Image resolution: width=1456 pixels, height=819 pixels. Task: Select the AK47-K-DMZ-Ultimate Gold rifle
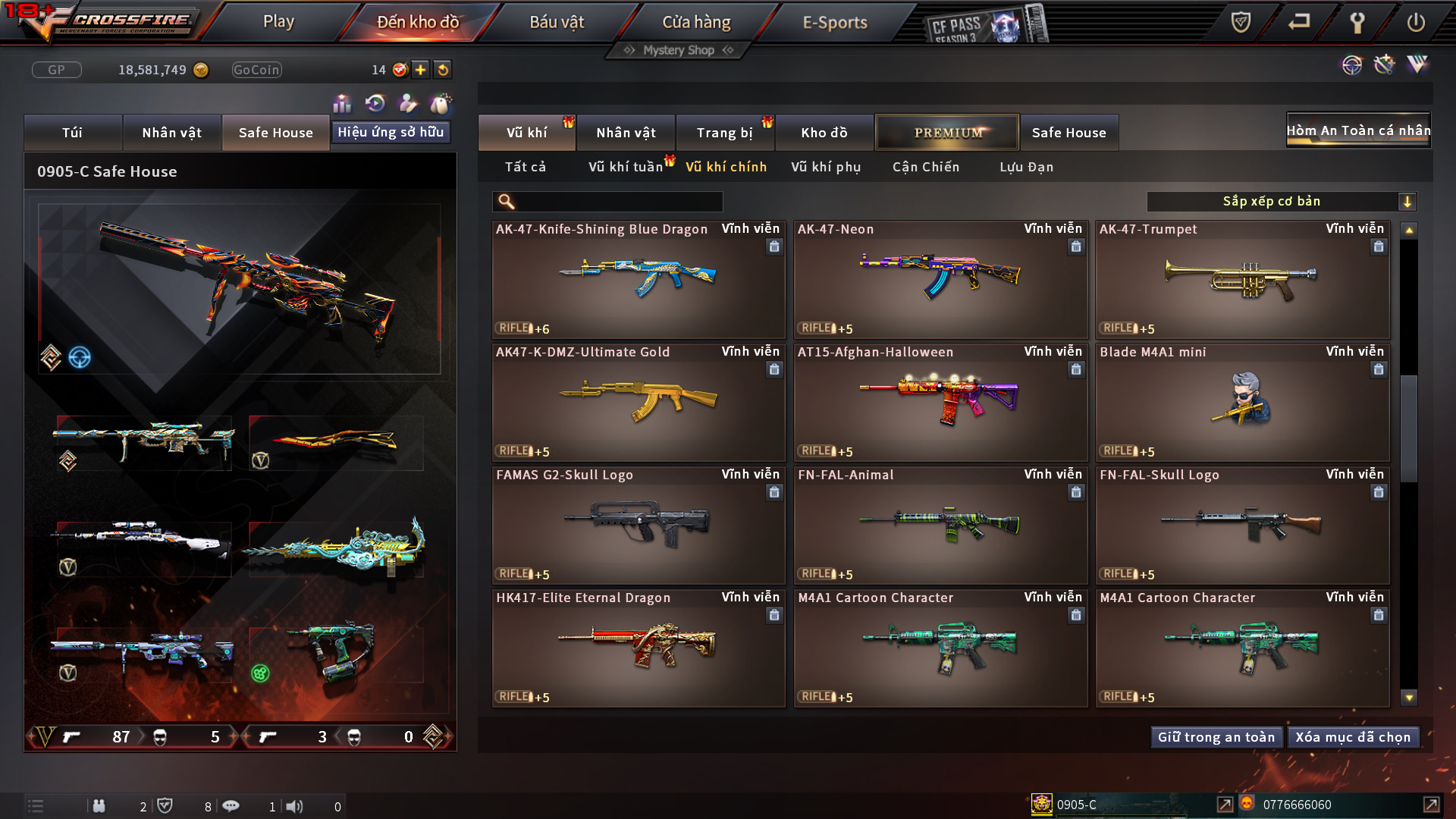639,402
